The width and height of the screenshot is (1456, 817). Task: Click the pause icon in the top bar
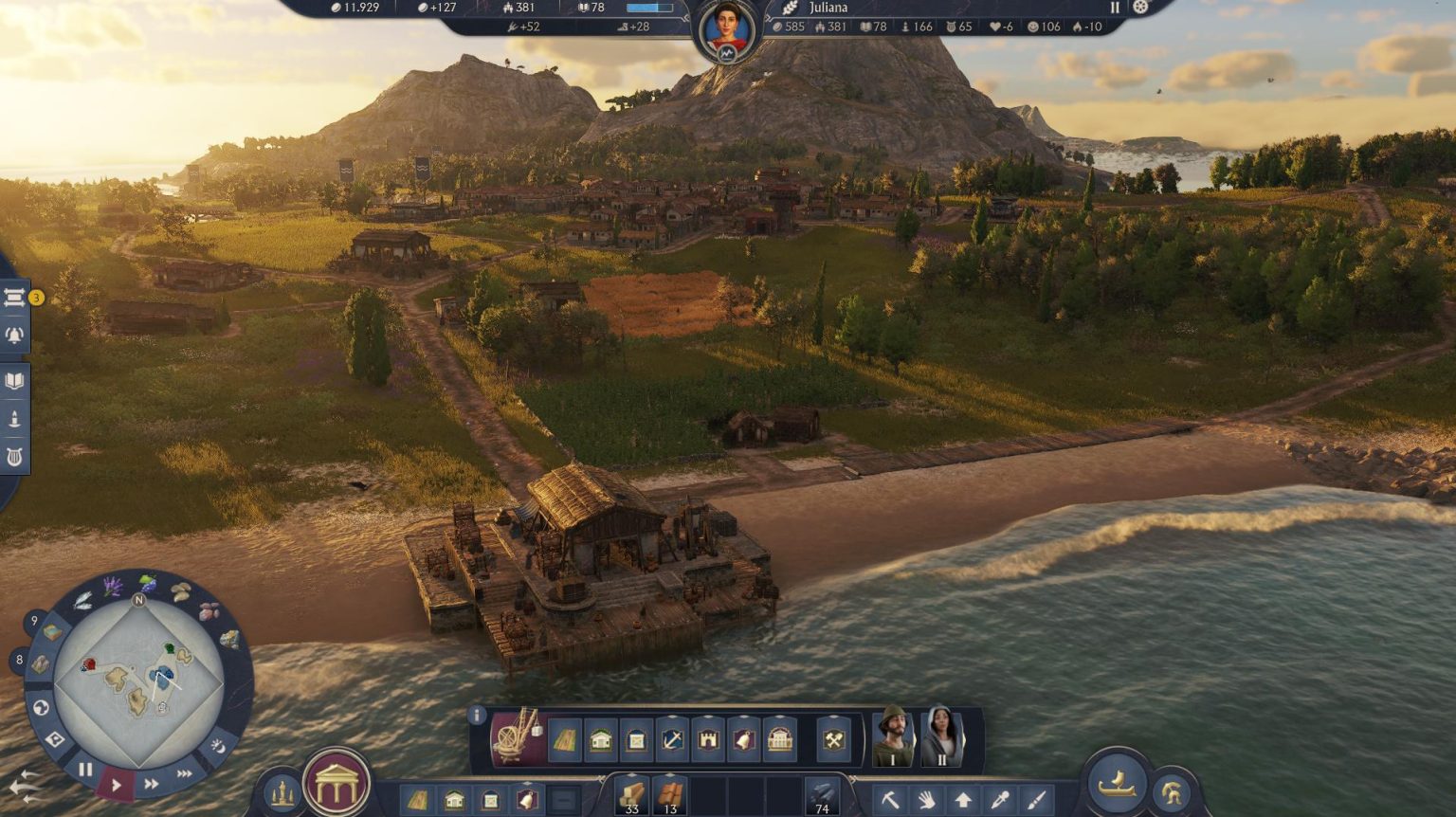pyautogui.click(x=1115, y=8)
